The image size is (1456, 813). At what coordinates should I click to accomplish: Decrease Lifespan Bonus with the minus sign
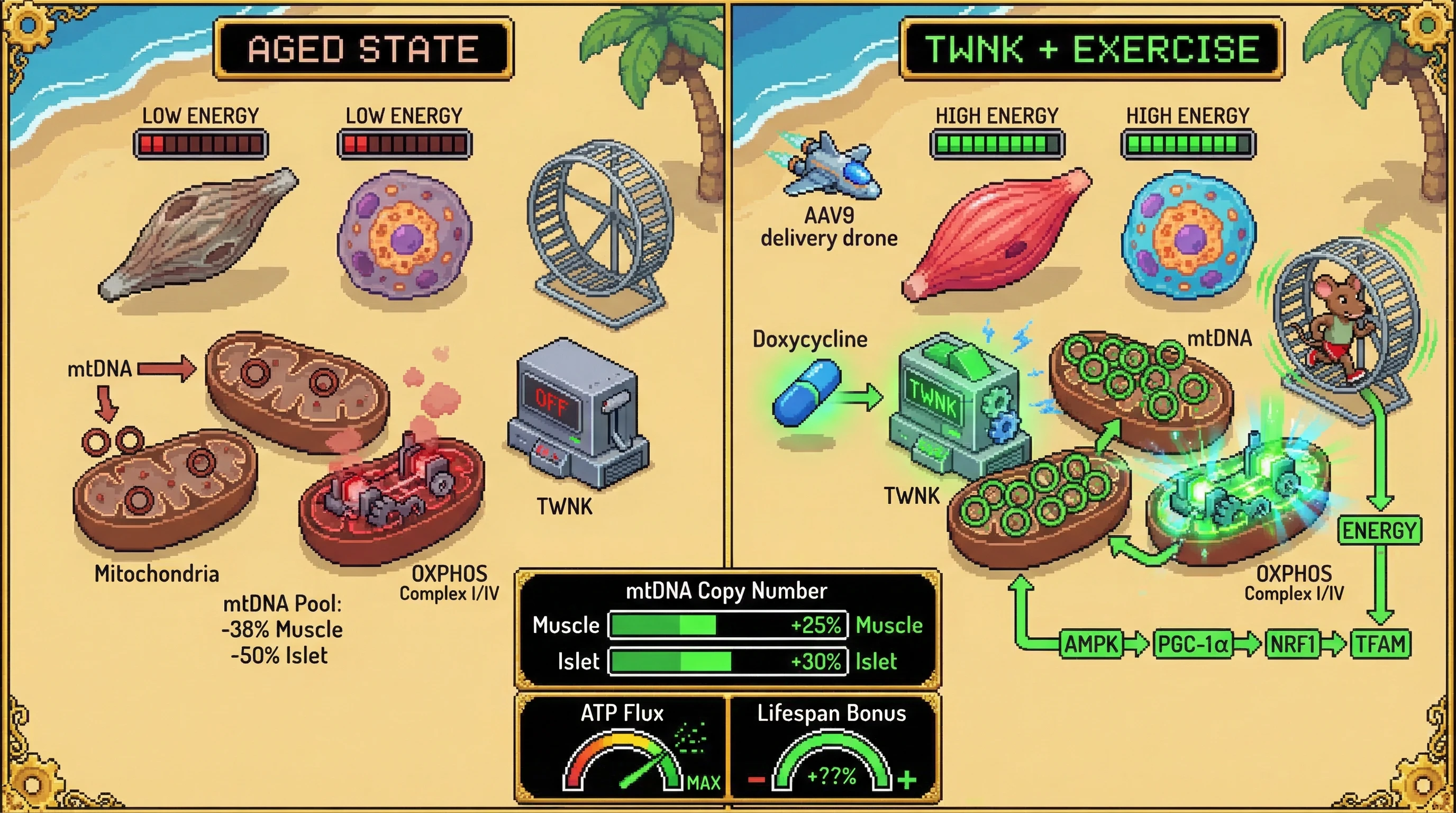coord(756,781)
